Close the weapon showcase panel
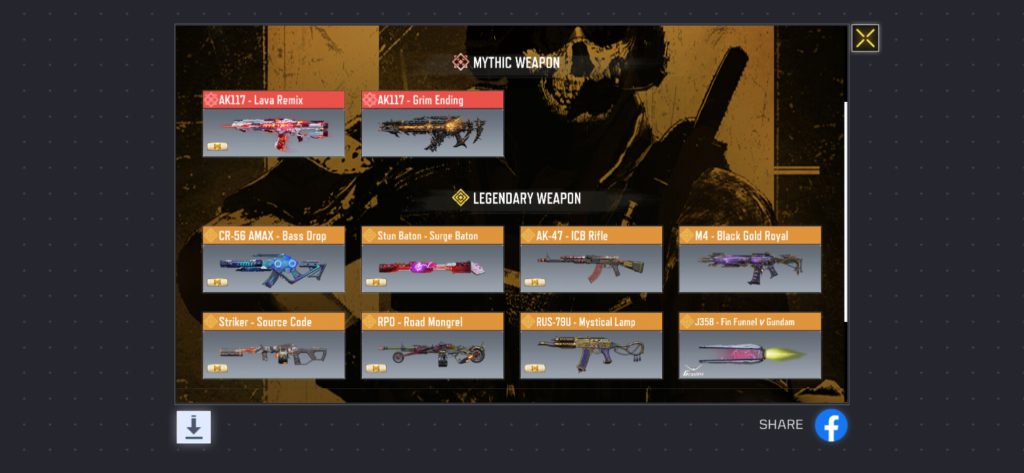 (865, 38)
